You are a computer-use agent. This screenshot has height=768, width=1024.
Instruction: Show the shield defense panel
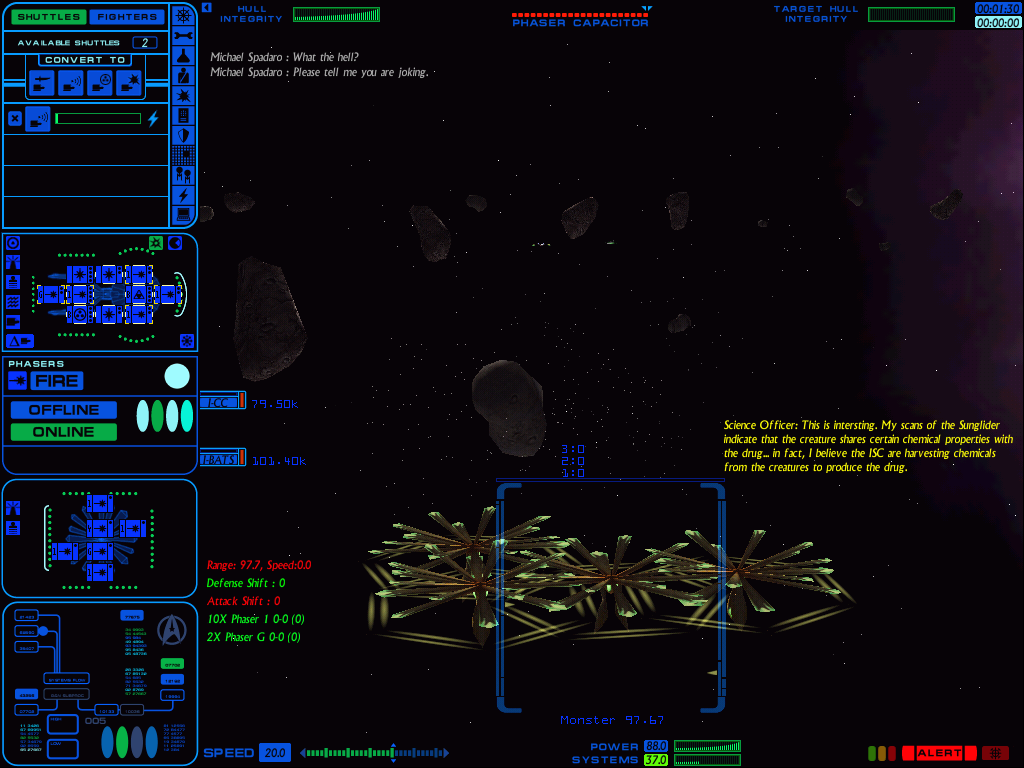pyautogui.click(x=183, y=135)
